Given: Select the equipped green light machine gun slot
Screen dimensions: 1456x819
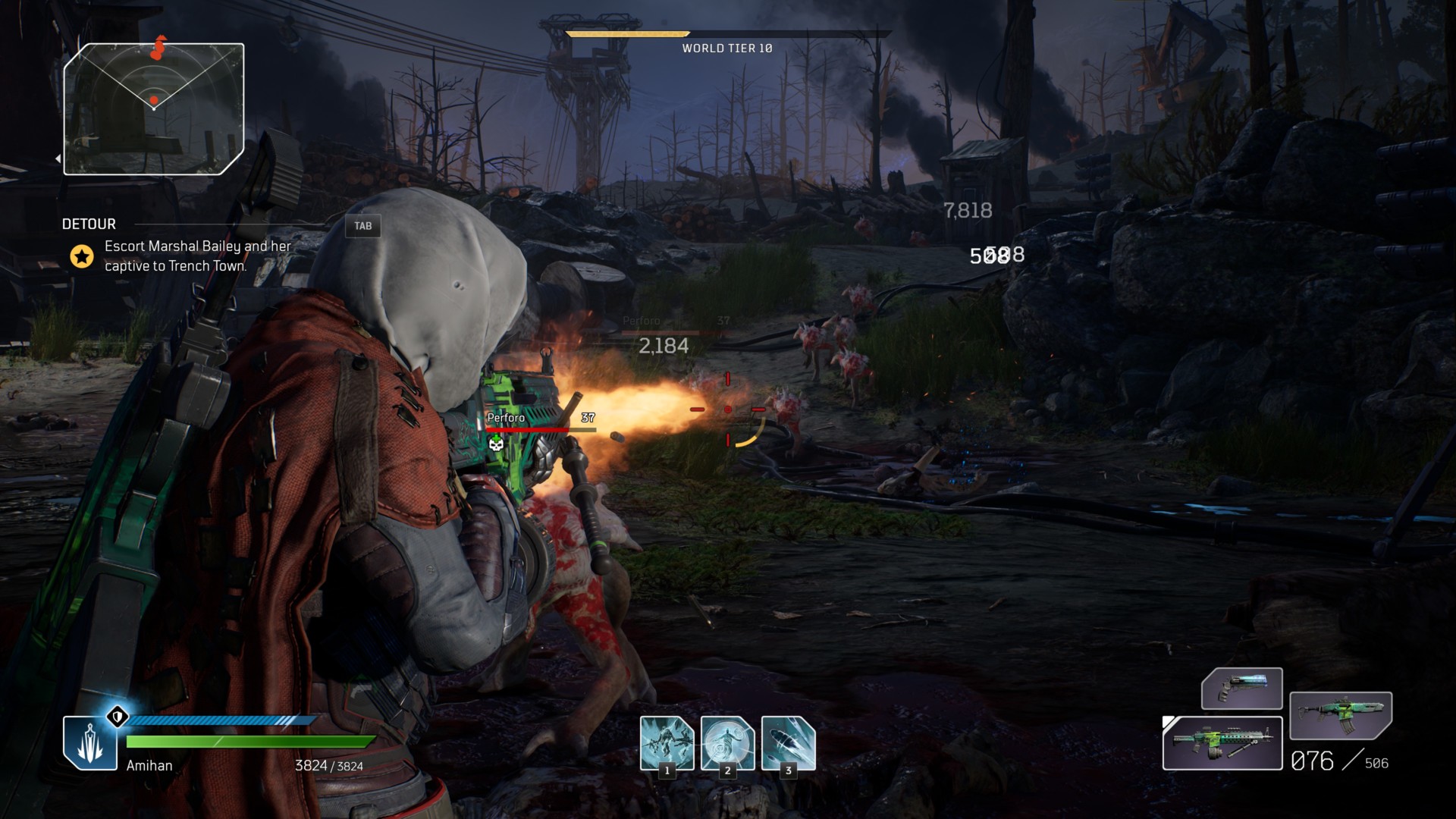Looking at the screenshot, I should (1222, 743).
